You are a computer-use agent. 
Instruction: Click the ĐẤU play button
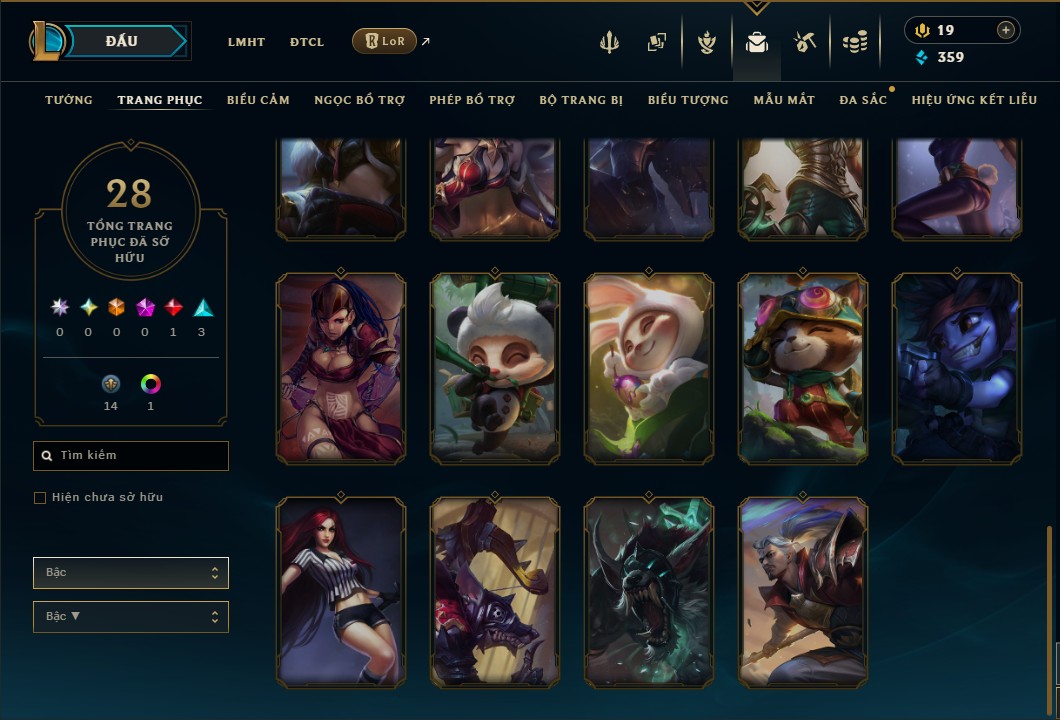(x=121, y=41)
